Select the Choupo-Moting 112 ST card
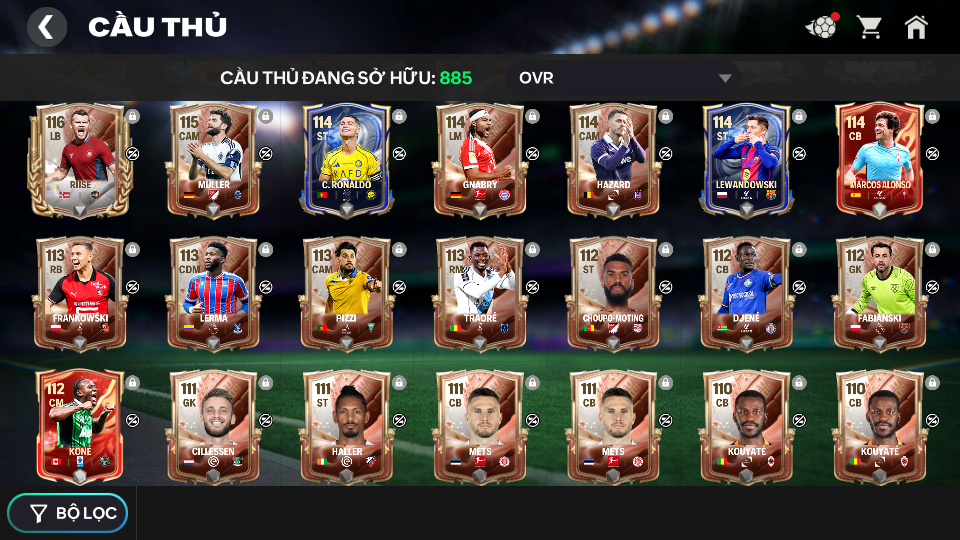Image resolution: width=960 pixels, height=540 pixels. [613, 292]
